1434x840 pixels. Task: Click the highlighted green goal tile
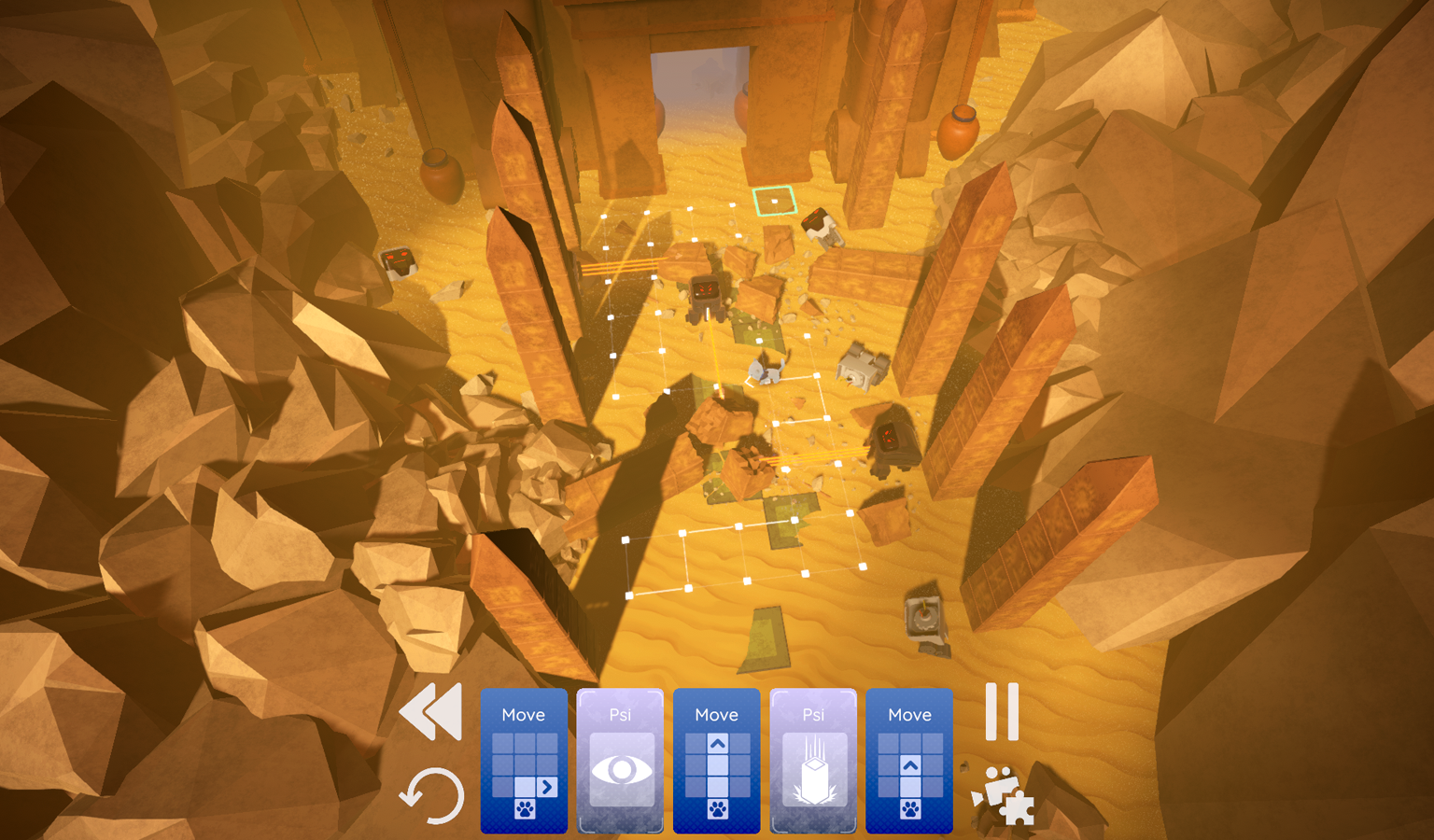[x=773, y=200]
